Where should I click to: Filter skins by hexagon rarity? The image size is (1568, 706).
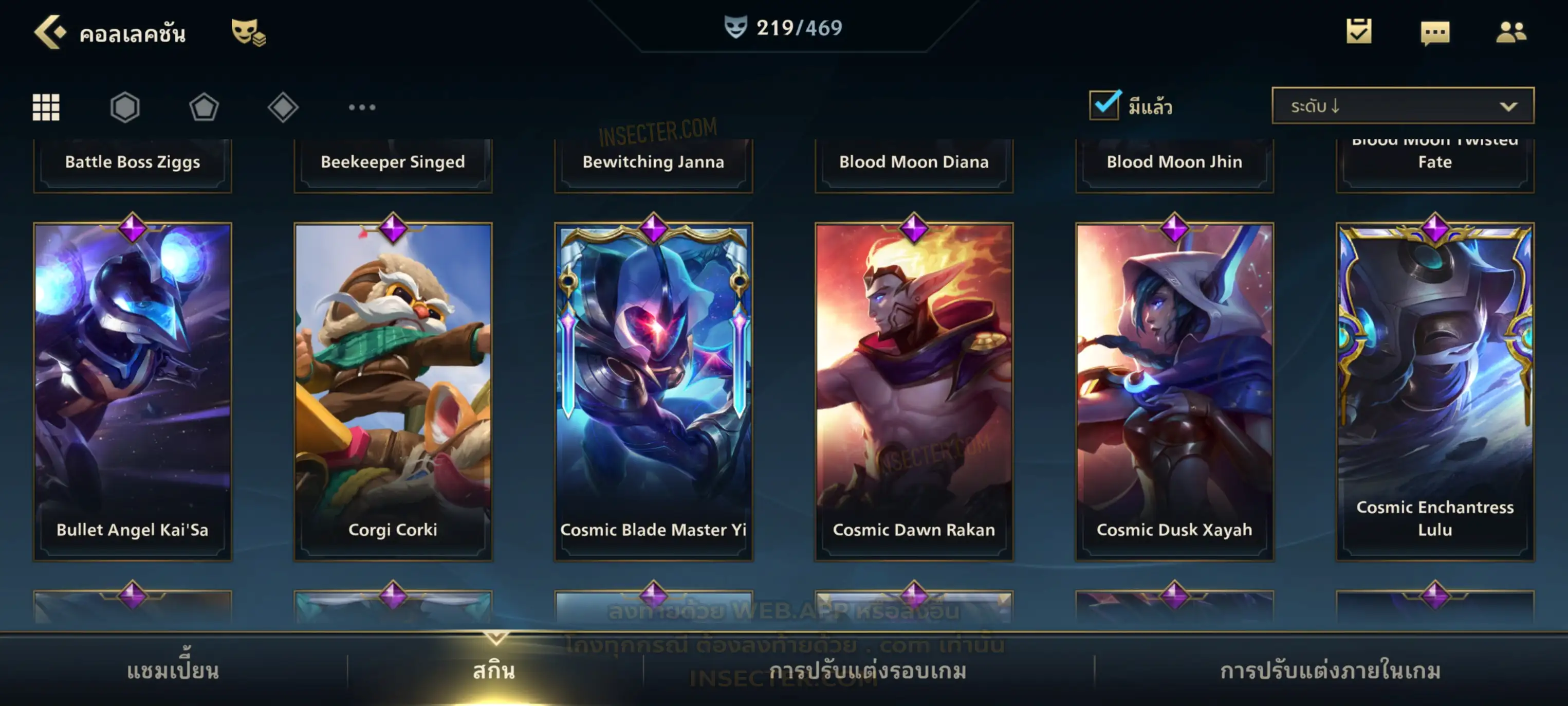click(x=125, y=107)
